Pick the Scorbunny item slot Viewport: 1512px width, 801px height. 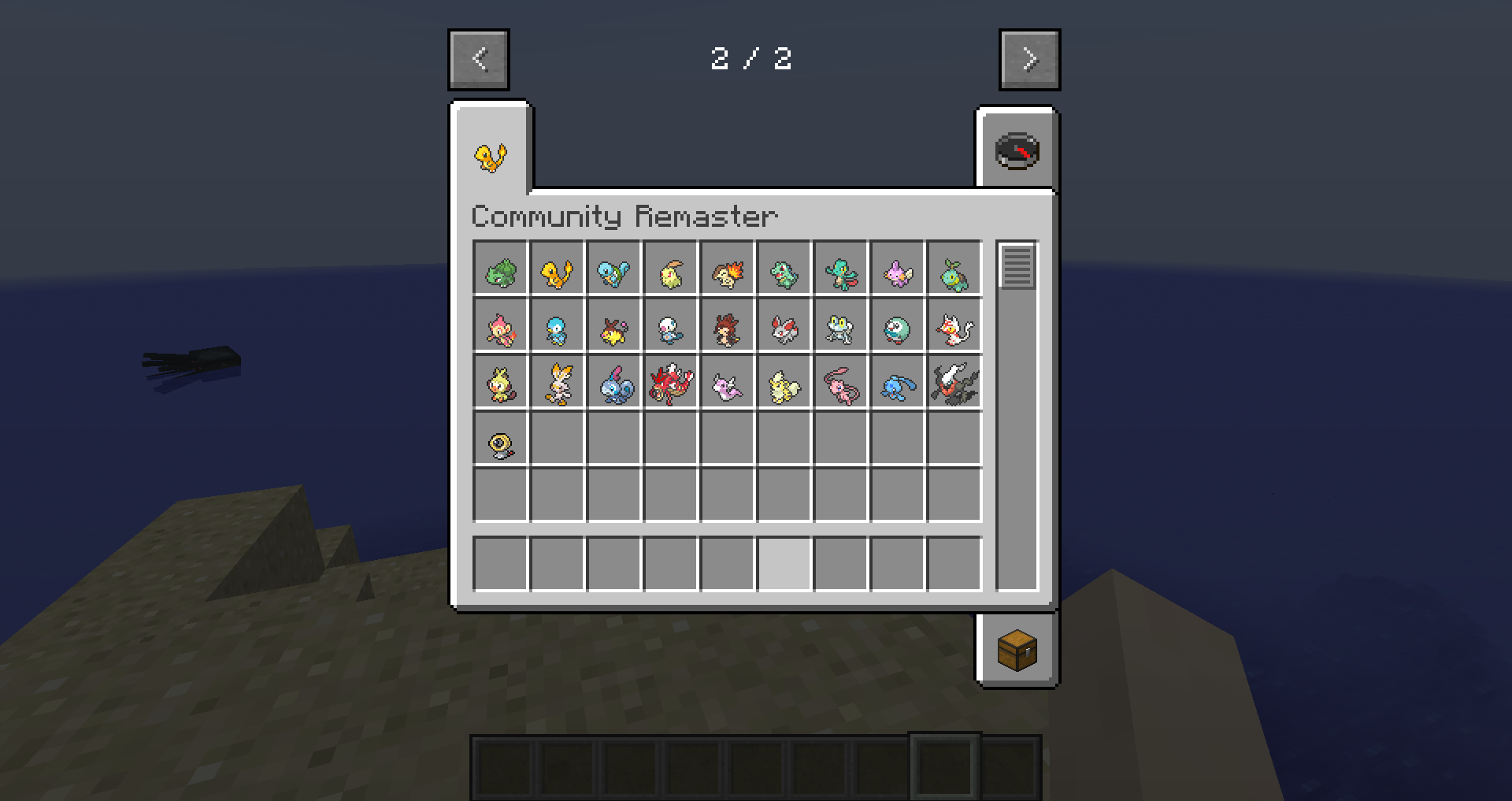(x=558, y=383)
